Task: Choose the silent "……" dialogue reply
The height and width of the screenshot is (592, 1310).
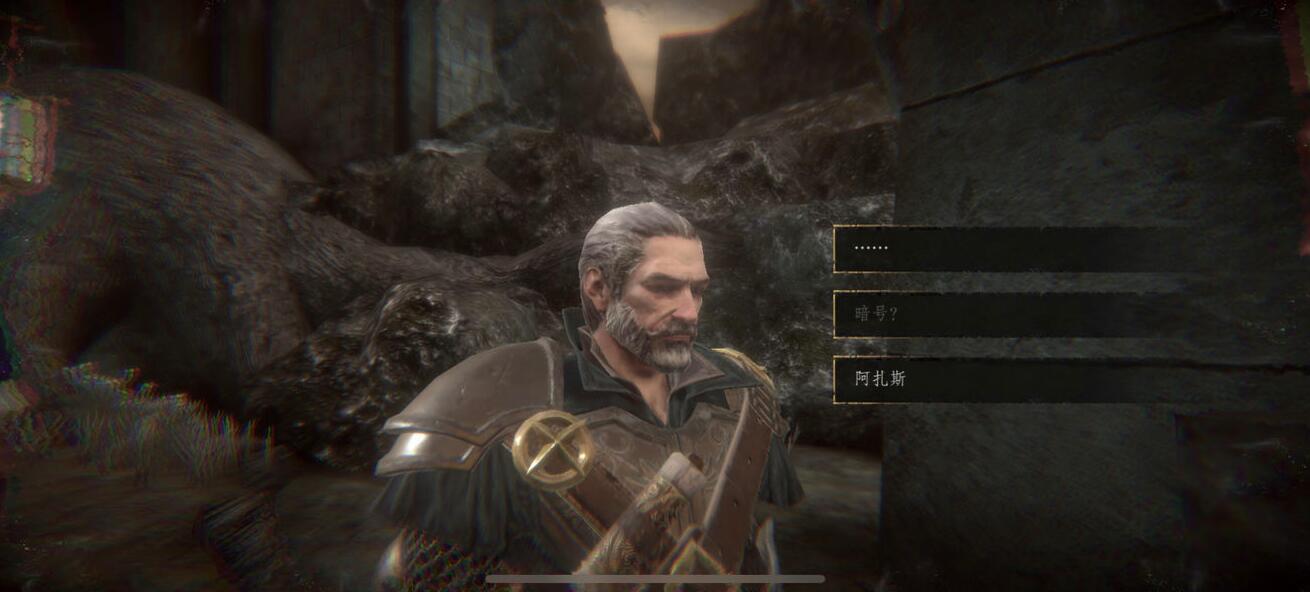Action: [x=1010, y=249]
